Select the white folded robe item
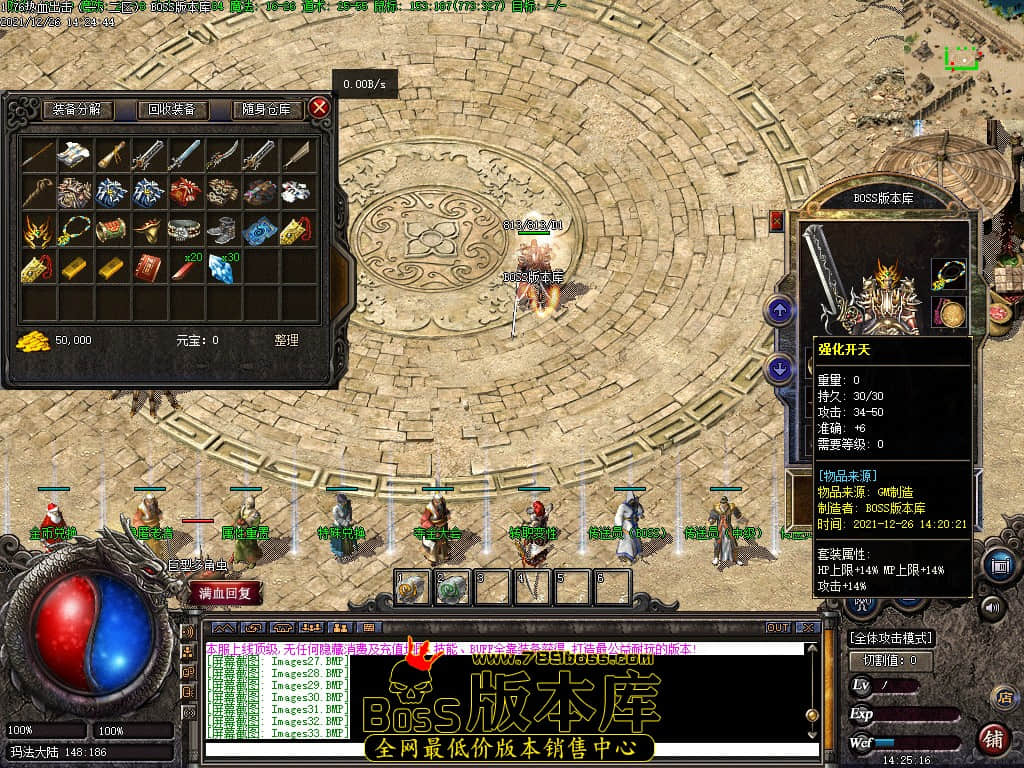This screenshot has width=1024, height=768. tap(74, 154)
